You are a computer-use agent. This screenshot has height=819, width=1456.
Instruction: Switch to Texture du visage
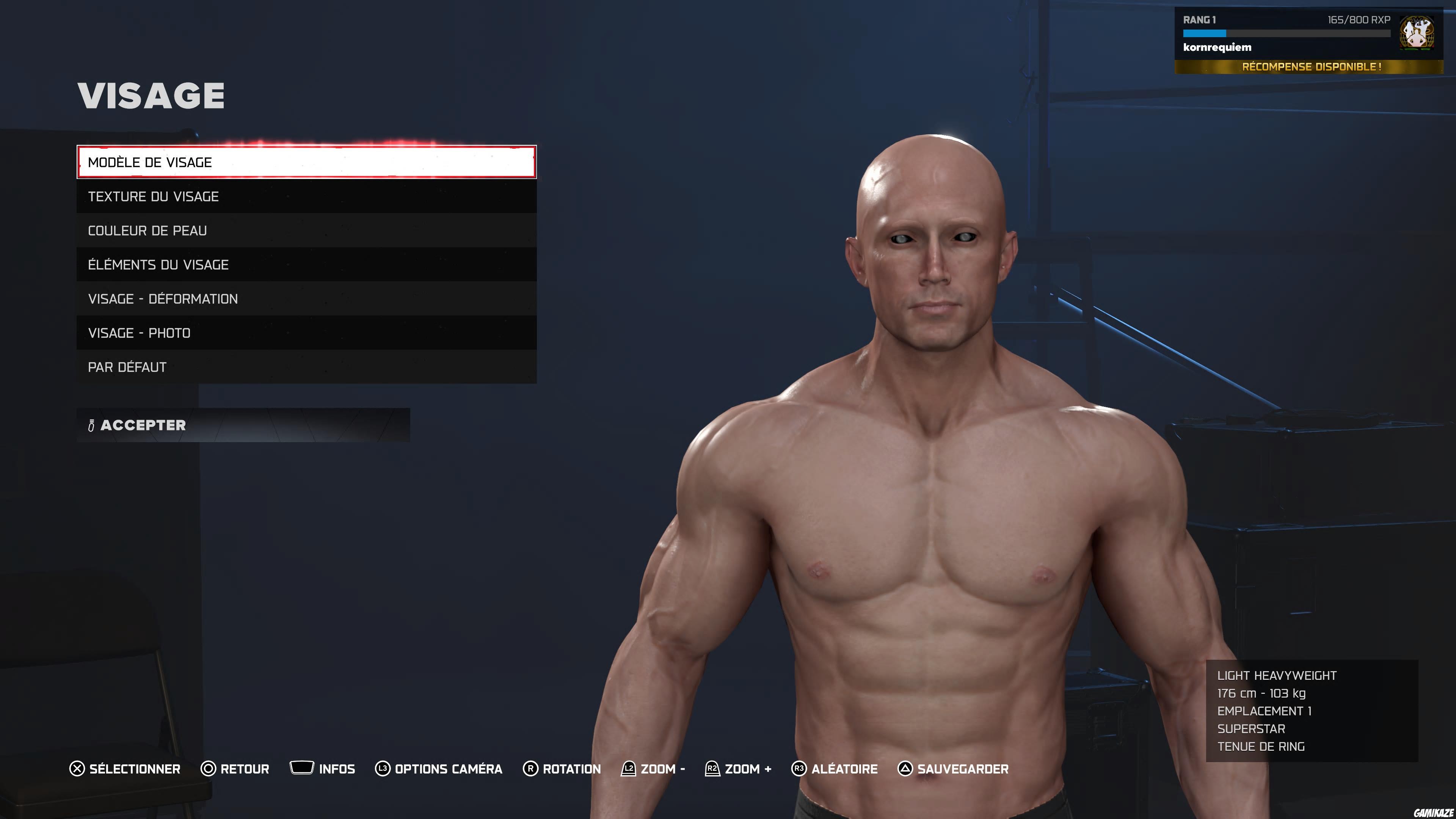[x=305, y=197]
